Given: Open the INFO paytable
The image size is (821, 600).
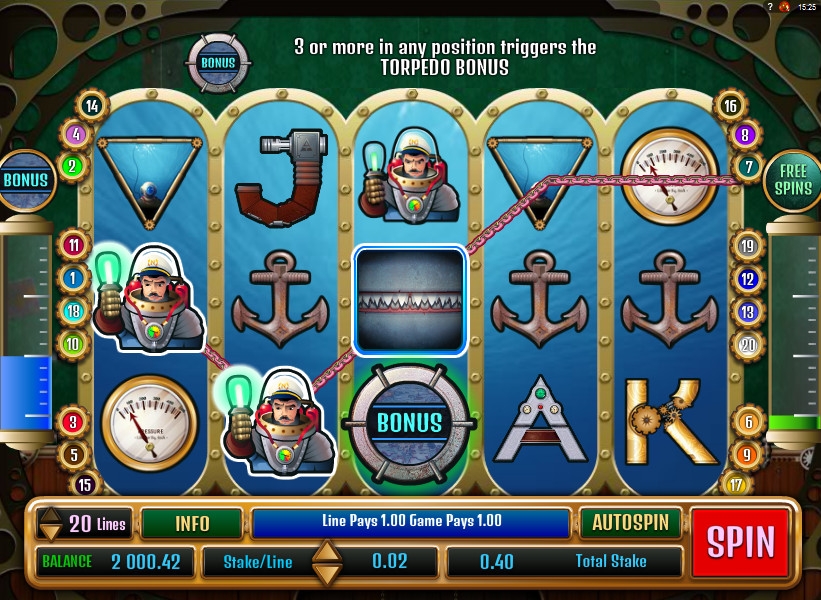Looking at the screenshot, I should pos(192,522).
